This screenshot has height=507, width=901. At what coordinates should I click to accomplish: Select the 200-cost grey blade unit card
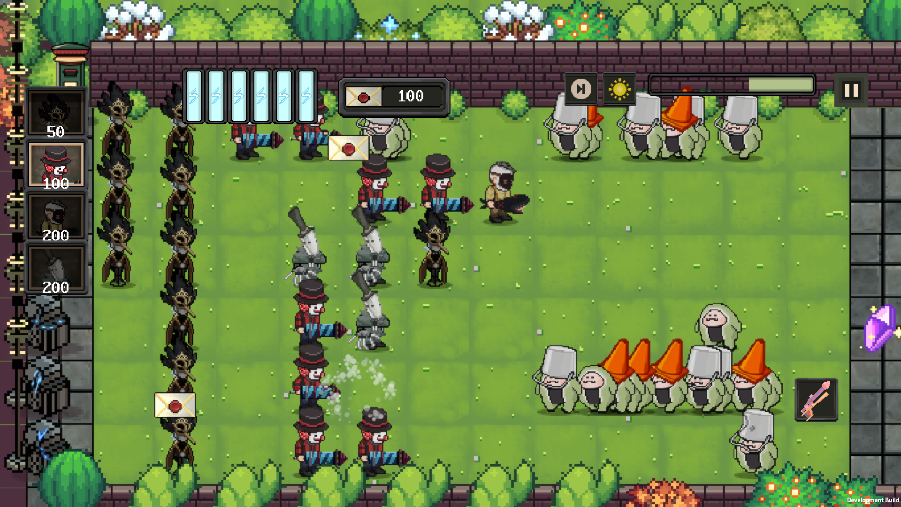[x=56, y=269]
